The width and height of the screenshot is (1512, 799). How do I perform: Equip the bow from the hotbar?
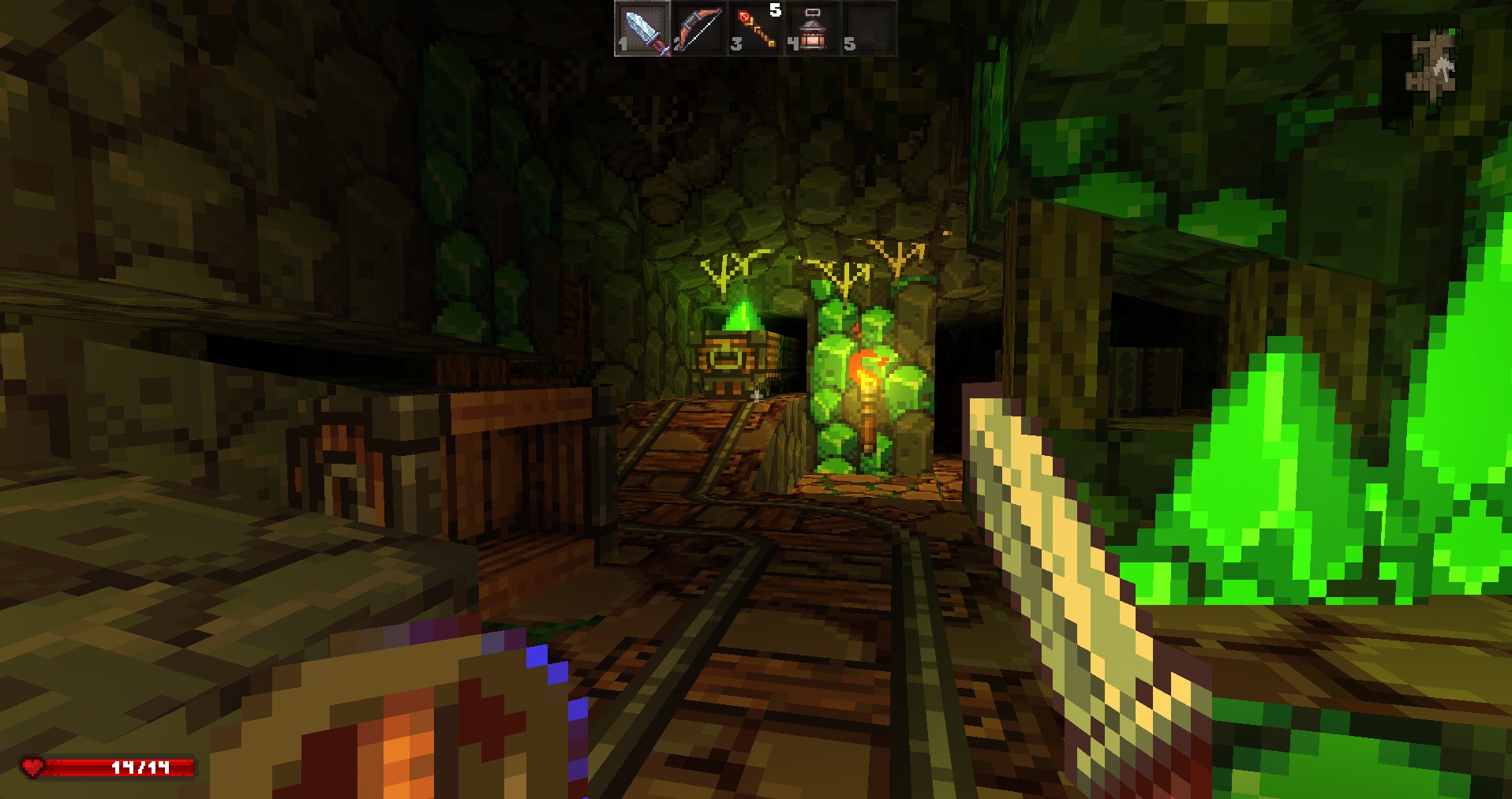click(x=699, y=29)
